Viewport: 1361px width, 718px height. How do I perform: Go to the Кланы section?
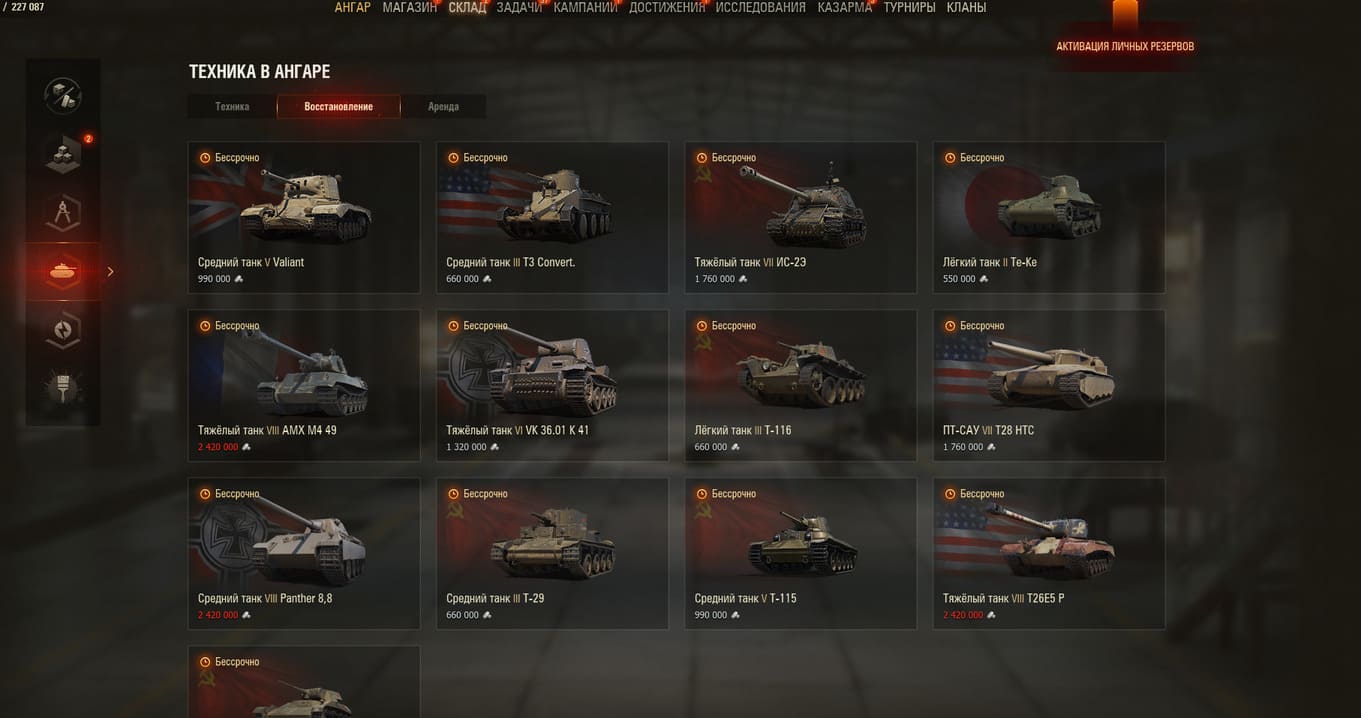966,8
